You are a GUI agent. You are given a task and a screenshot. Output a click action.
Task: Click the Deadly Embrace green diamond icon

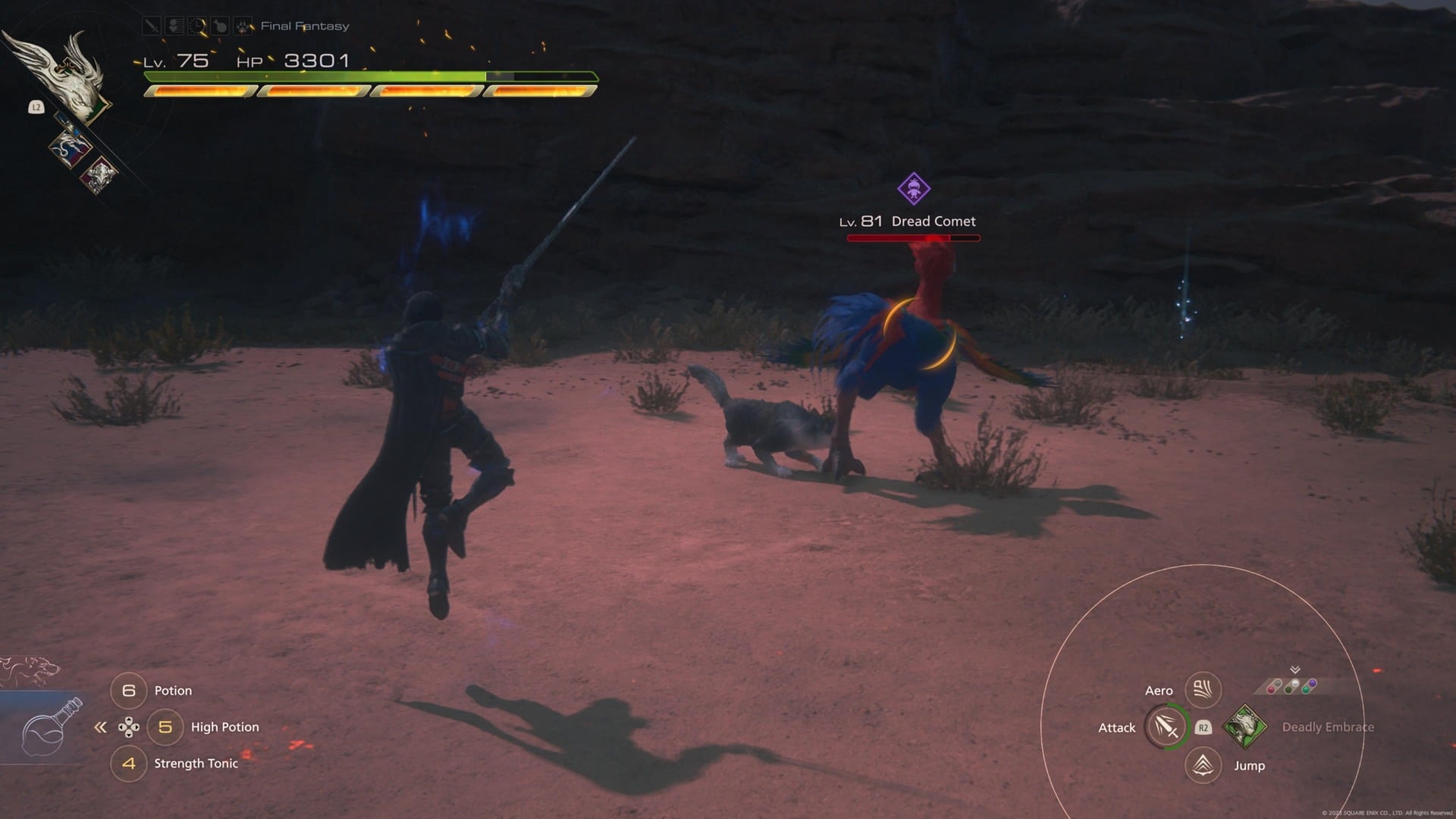pos(1246,726)
